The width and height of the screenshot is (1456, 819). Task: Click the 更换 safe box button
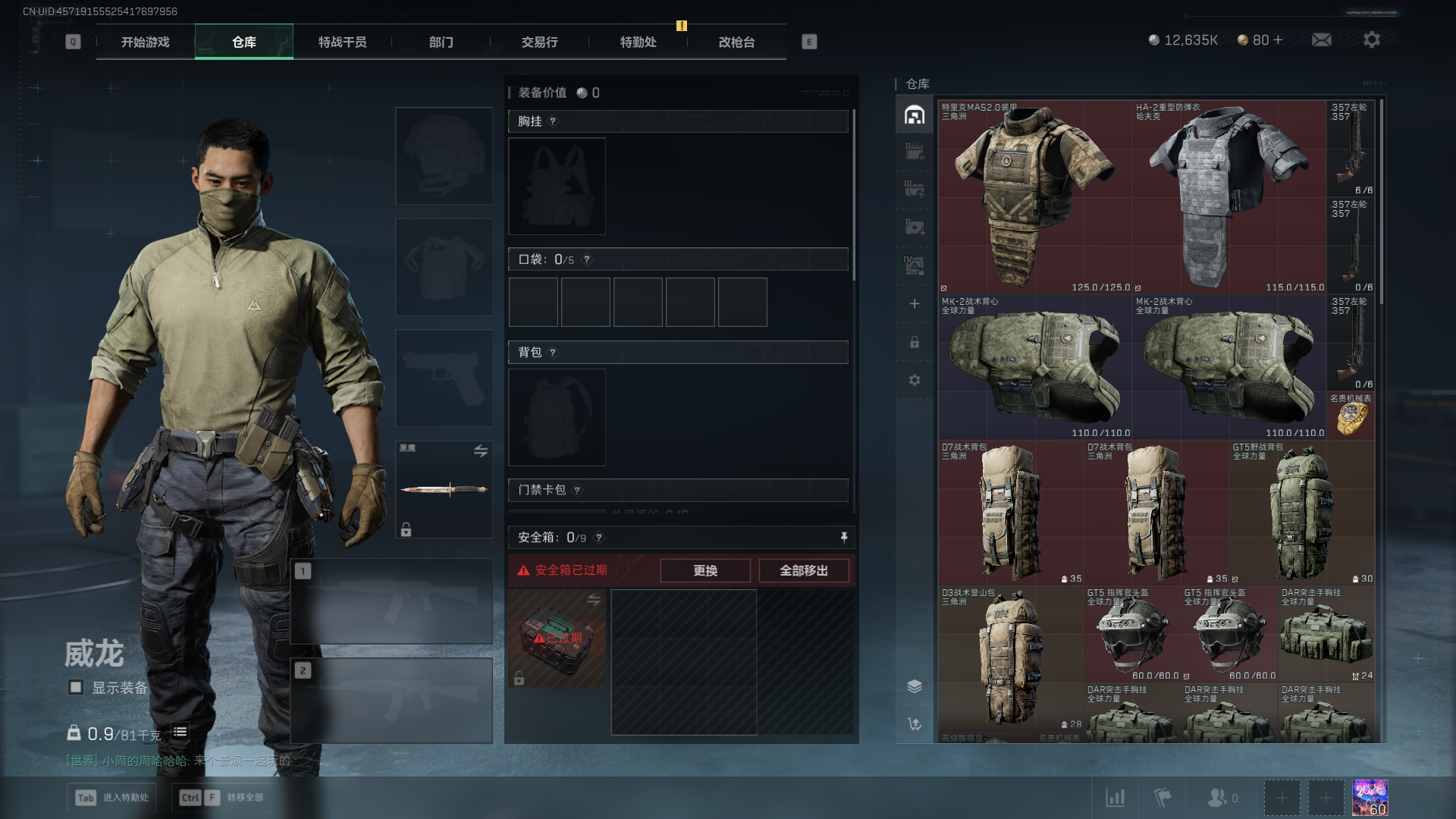tap(704, 570)
